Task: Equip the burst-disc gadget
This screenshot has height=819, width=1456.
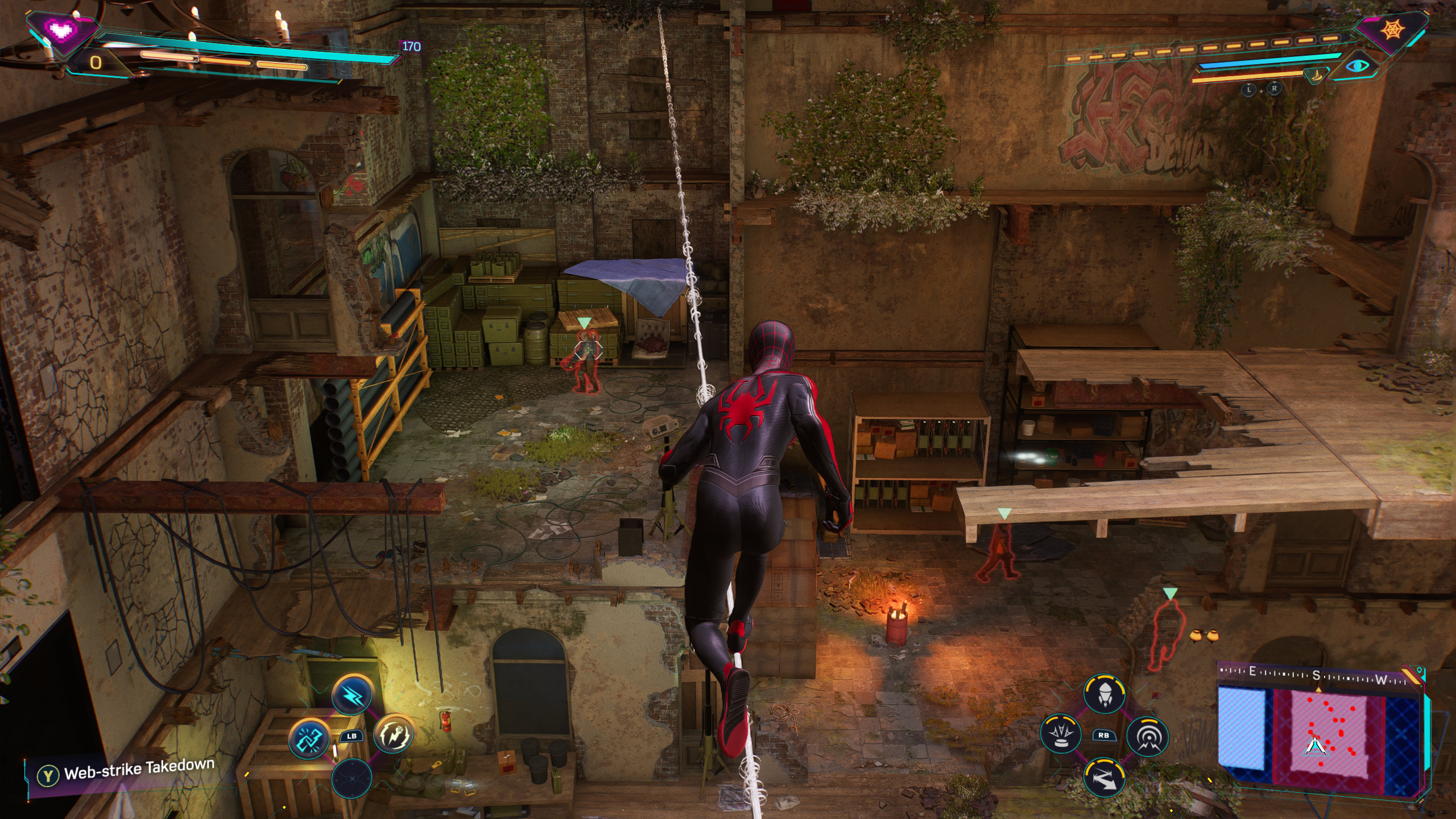Action: click(x=1061, y=735)
